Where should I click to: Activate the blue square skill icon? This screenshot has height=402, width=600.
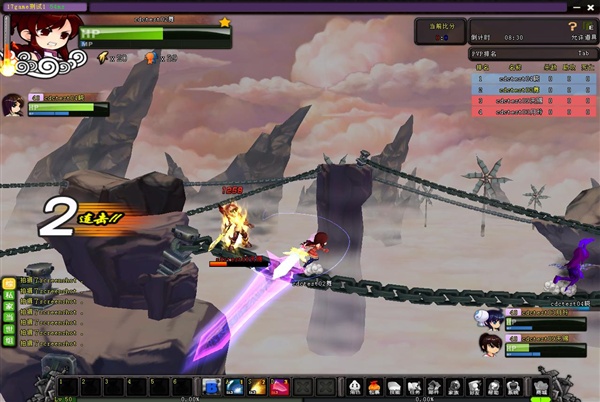pos(211,387)
